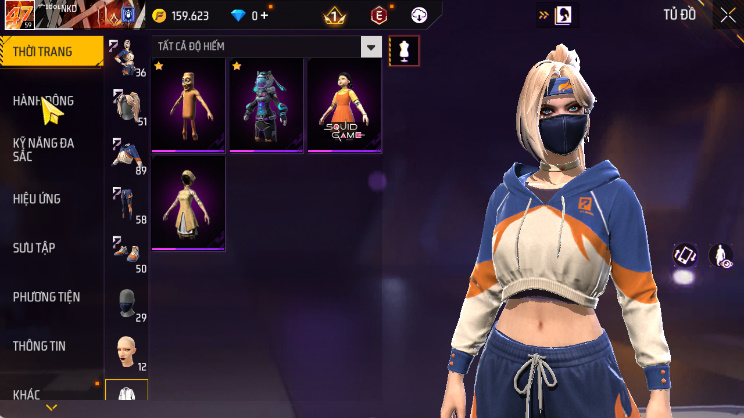Select the head category with 12 items
Viewport: 744px width, 418px height.
click(126, 352)
